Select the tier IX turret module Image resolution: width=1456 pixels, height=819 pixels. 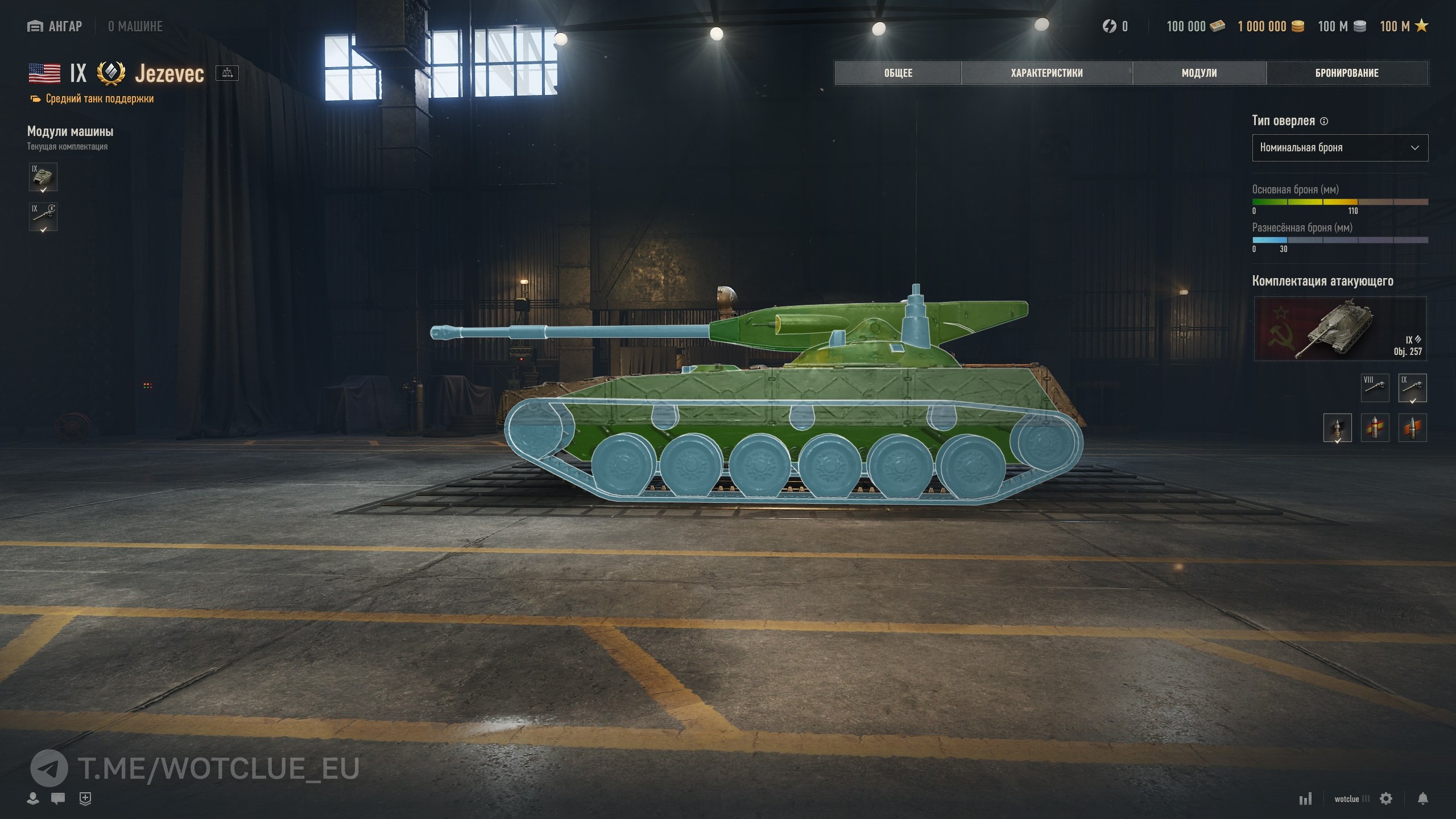pos(43,177)
